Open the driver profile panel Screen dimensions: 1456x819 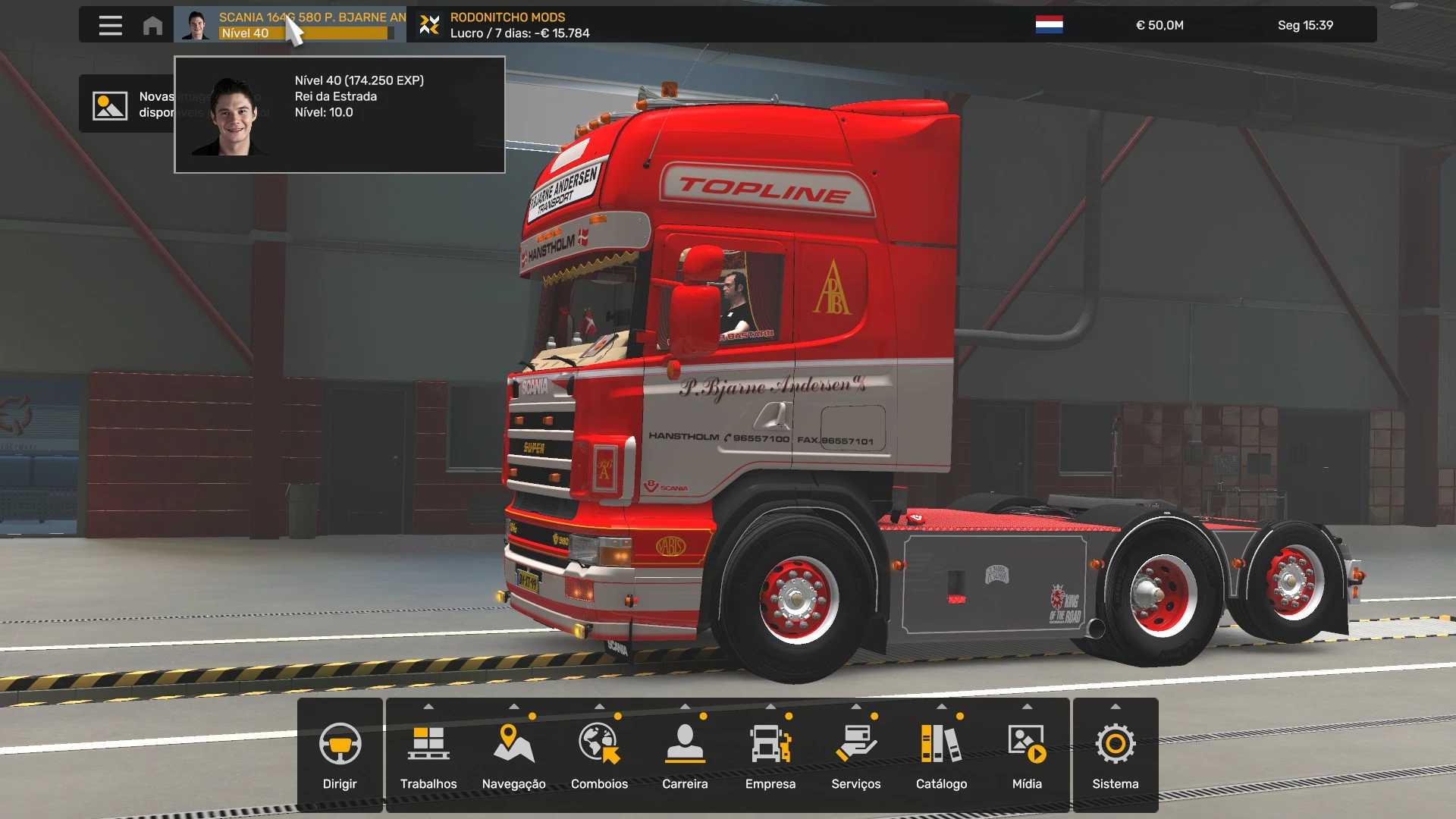(290, 25)
